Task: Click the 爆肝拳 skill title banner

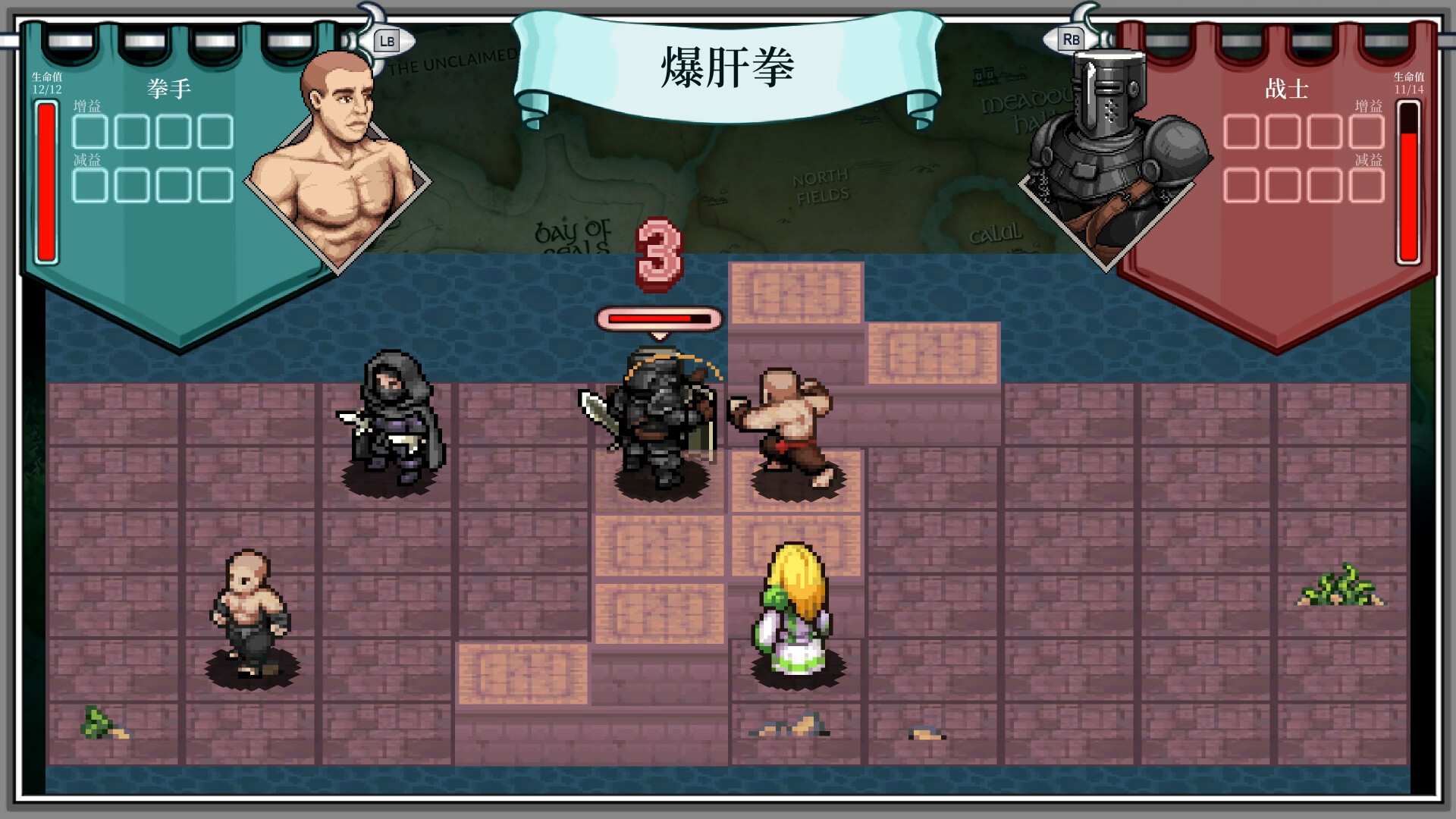Action: [726, 68]
